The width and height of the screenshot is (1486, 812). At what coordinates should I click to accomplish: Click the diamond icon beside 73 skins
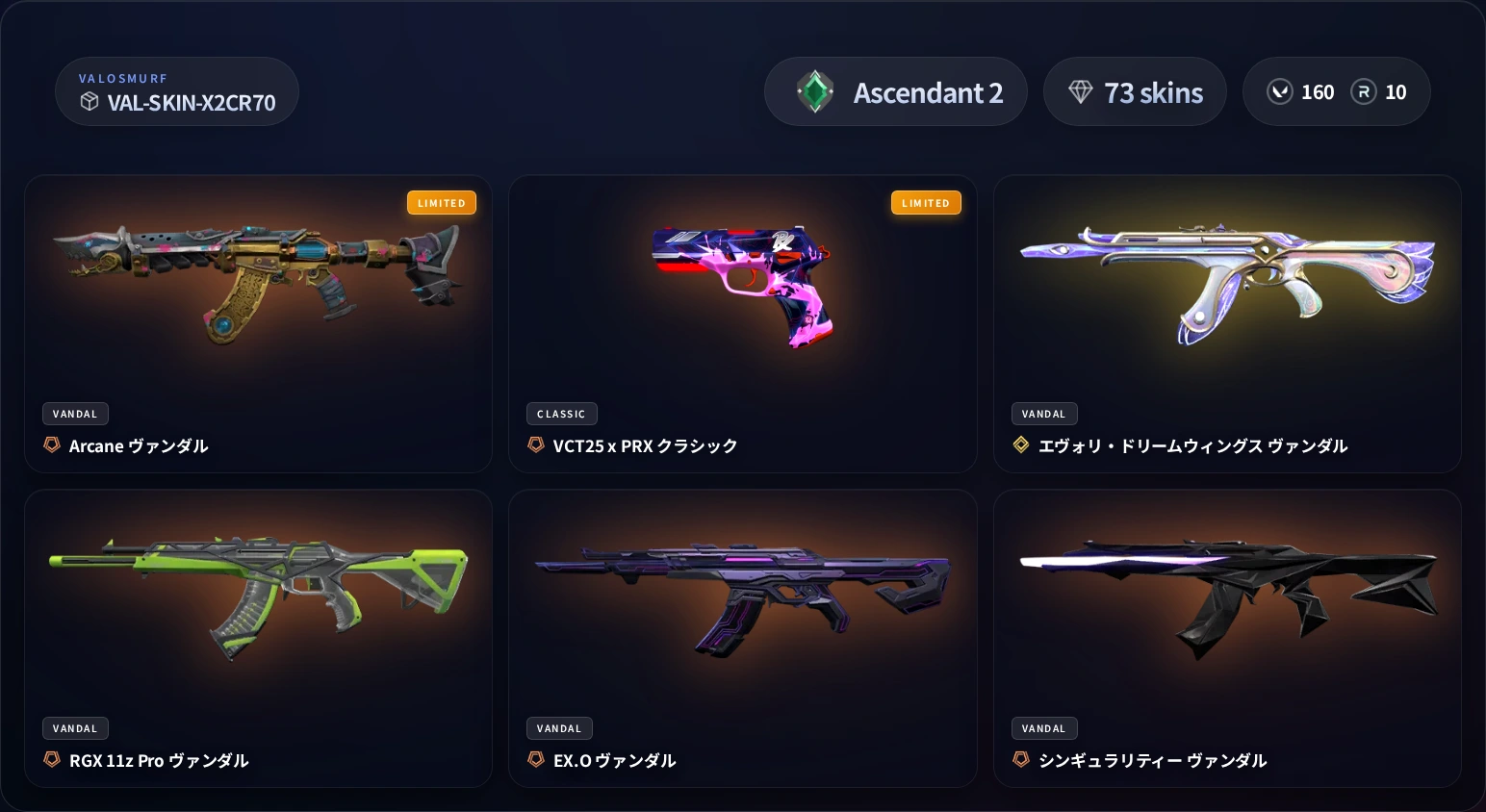pos(1082,91)
